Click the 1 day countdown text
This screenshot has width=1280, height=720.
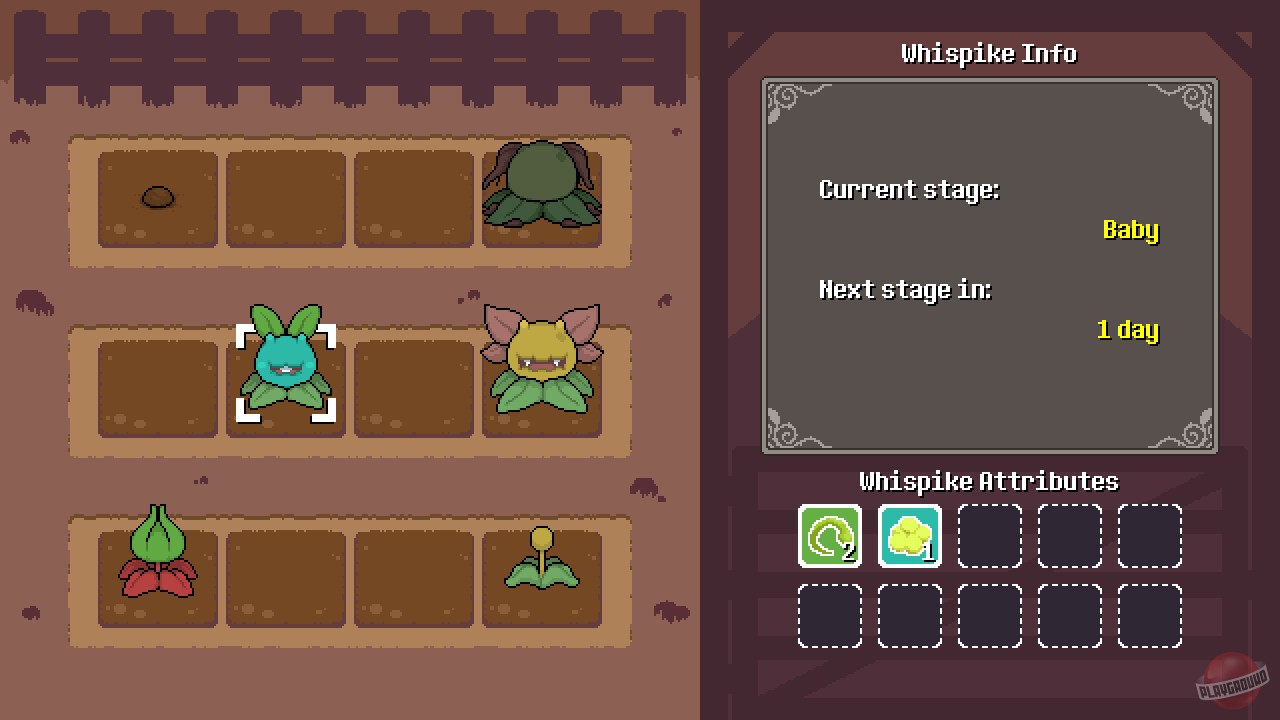1127,330
